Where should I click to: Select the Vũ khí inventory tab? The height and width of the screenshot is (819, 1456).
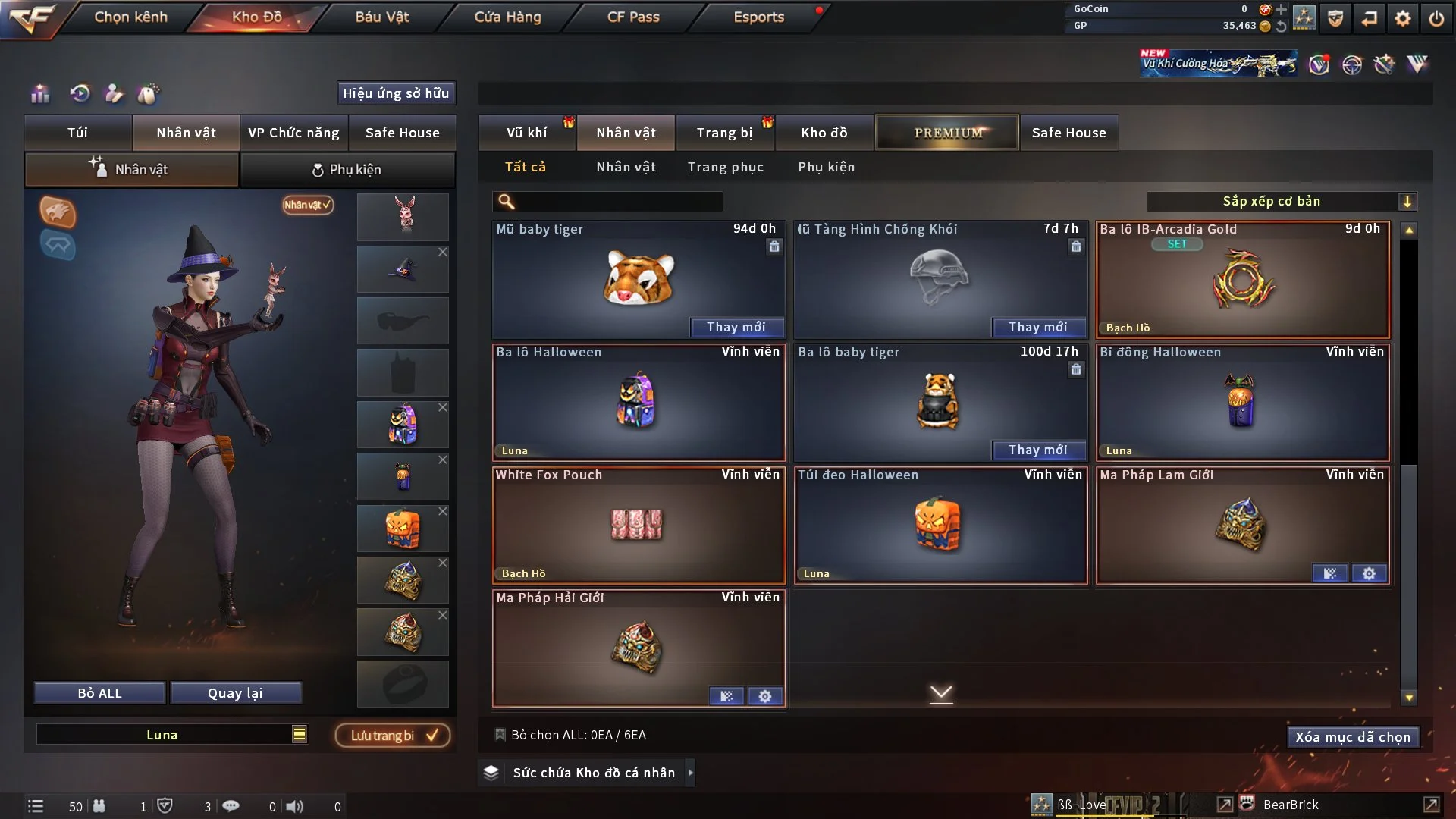526,133
